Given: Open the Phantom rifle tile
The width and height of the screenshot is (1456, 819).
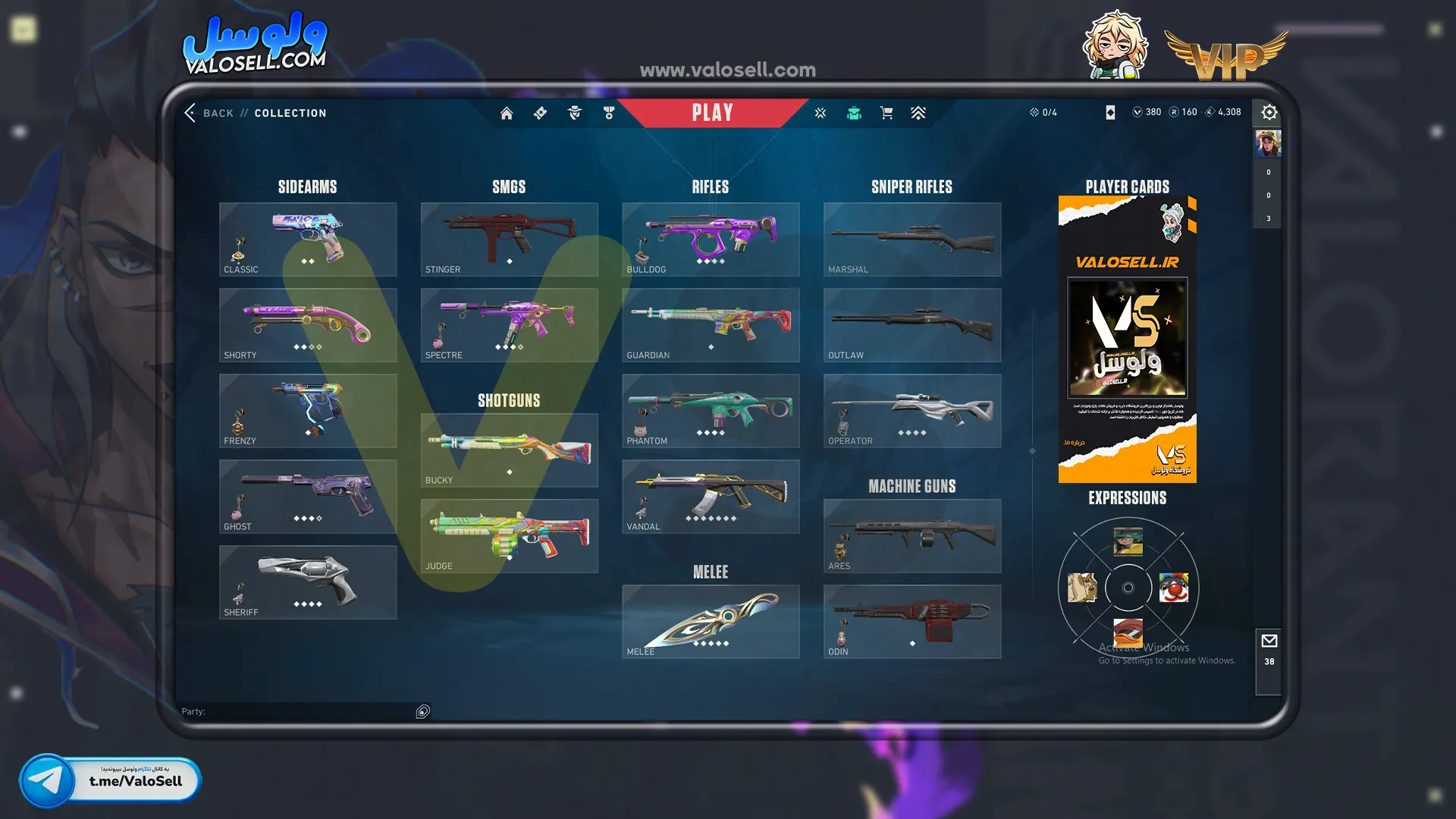Looking at the screenshot, I should 711,410.
